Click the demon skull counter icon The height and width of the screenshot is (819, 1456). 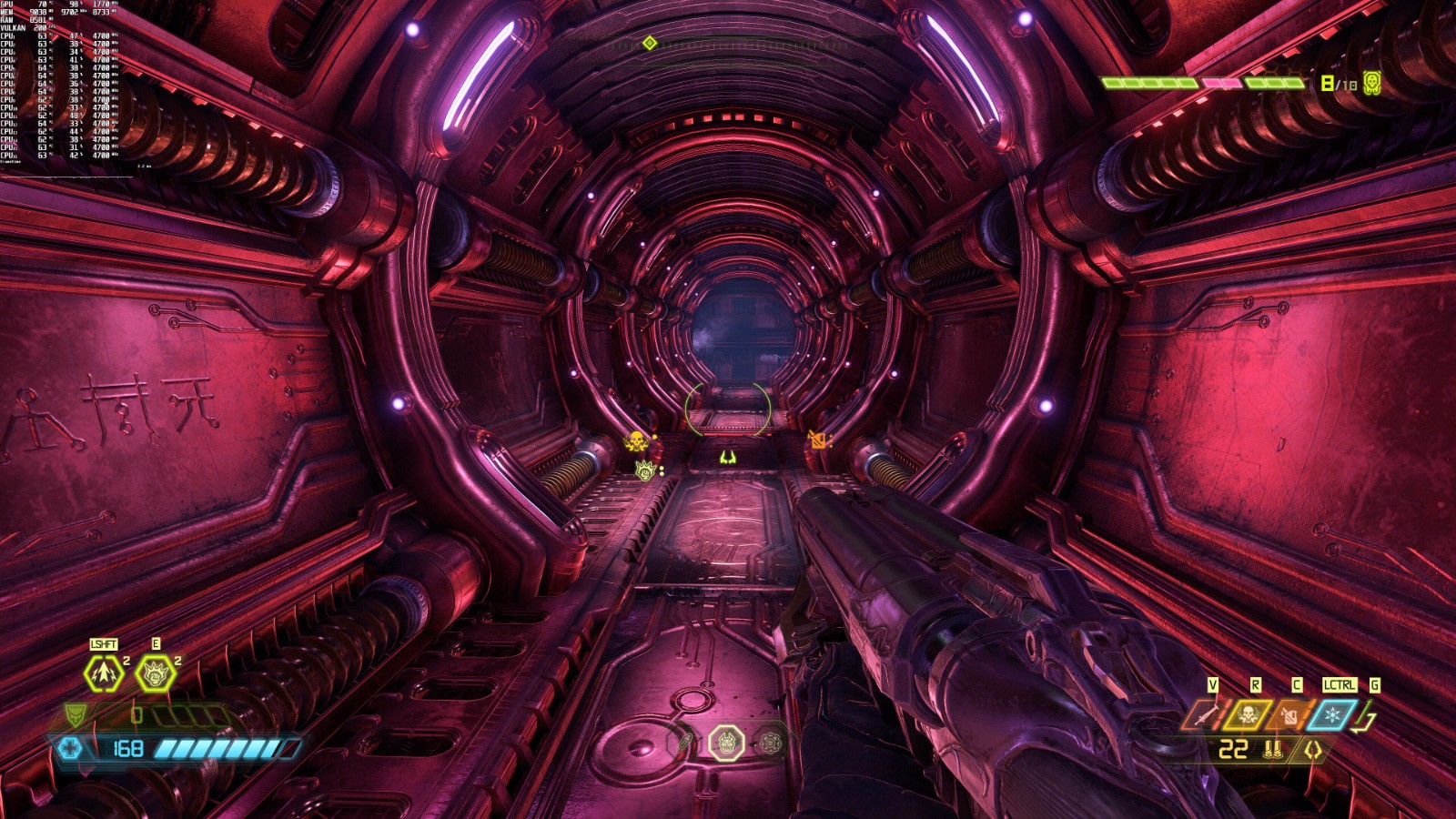tap(1372, 84)
